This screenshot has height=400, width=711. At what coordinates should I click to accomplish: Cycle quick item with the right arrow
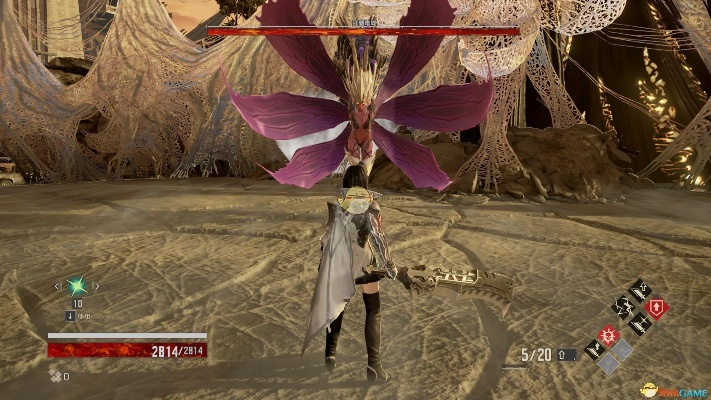pos(97,287)
